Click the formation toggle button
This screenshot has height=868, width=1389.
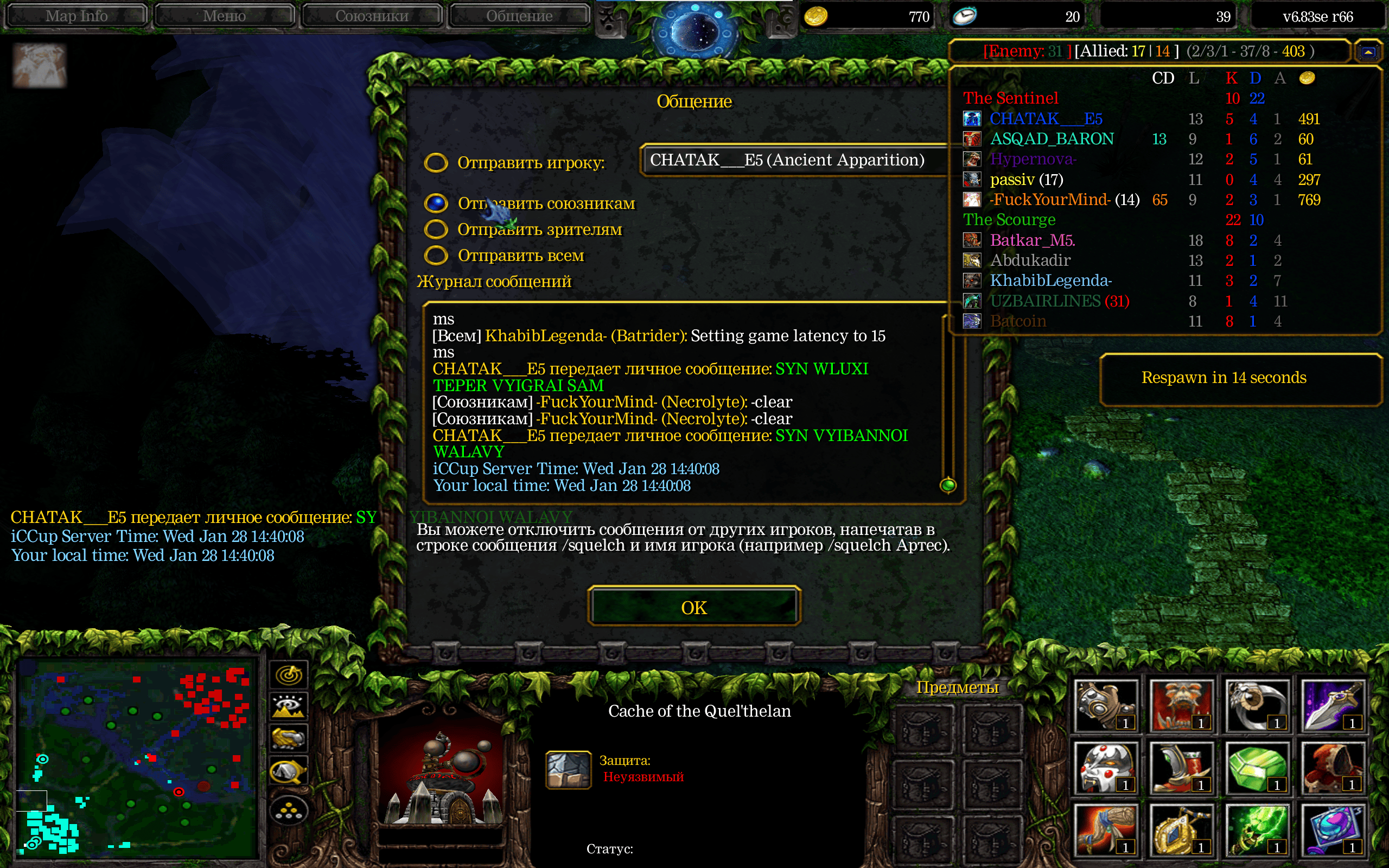(289, 810)
